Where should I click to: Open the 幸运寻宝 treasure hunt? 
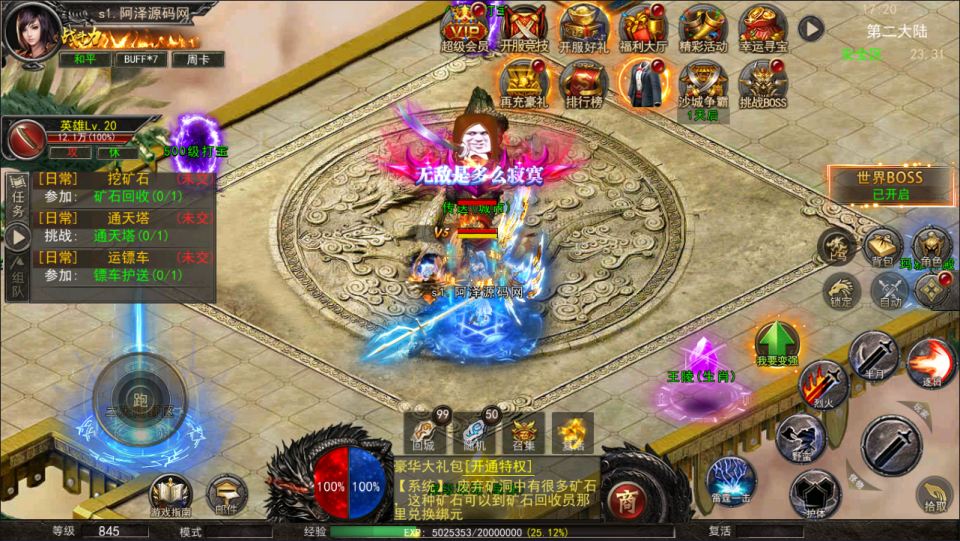coord(762,26)
